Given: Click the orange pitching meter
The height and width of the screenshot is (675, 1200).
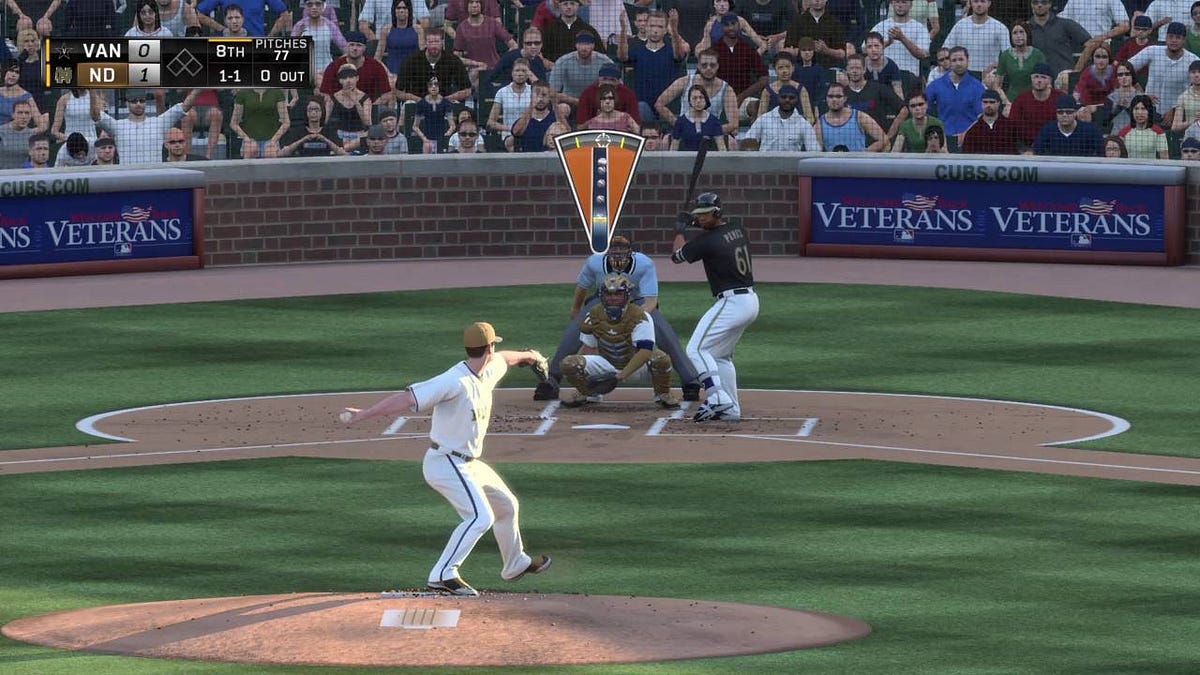Looking at the screenshot, I should coord(599,185).
